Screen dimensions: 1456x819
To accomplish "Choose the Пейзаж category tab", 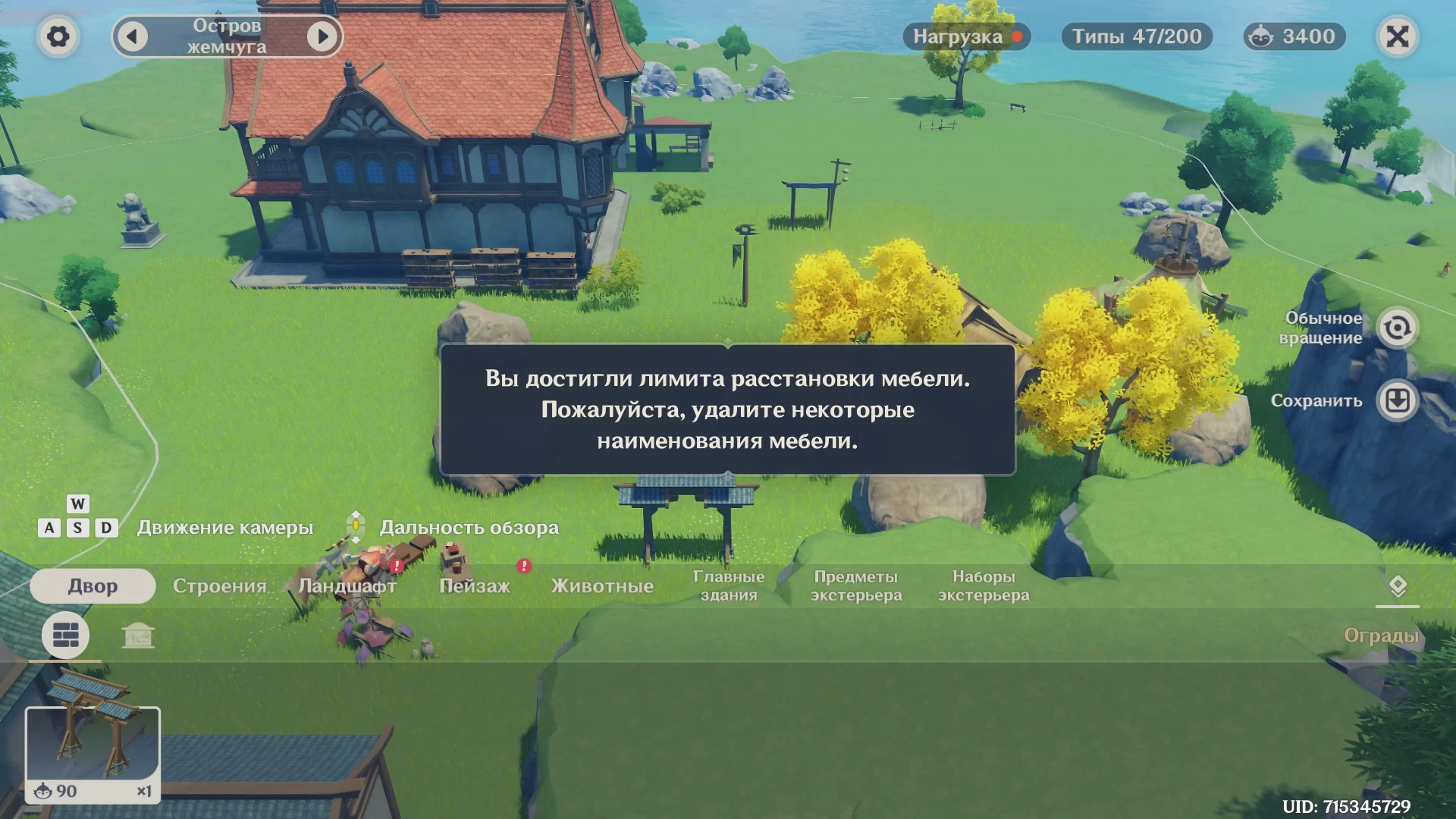I will tap(475, 586).
